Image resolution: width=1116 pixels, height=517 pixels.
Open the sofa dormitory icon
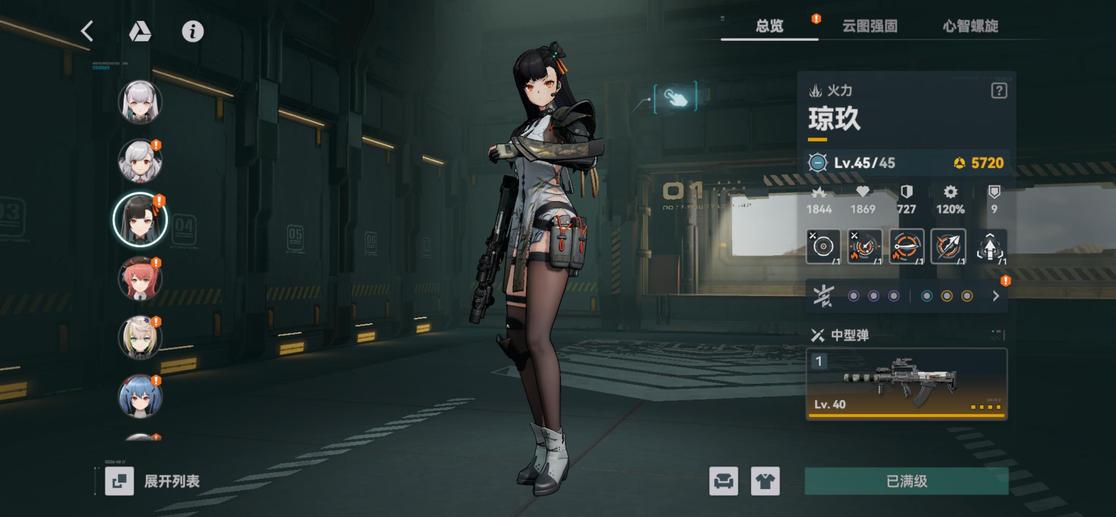(x=724, y=481)
